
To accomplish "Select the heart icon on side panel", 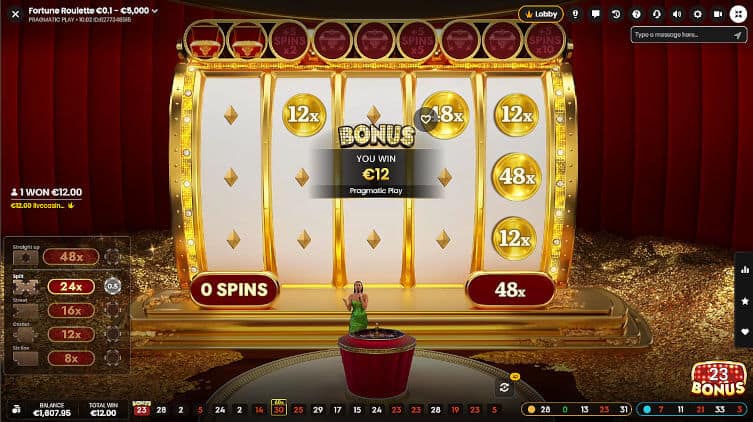I will [x=744, y=331].
